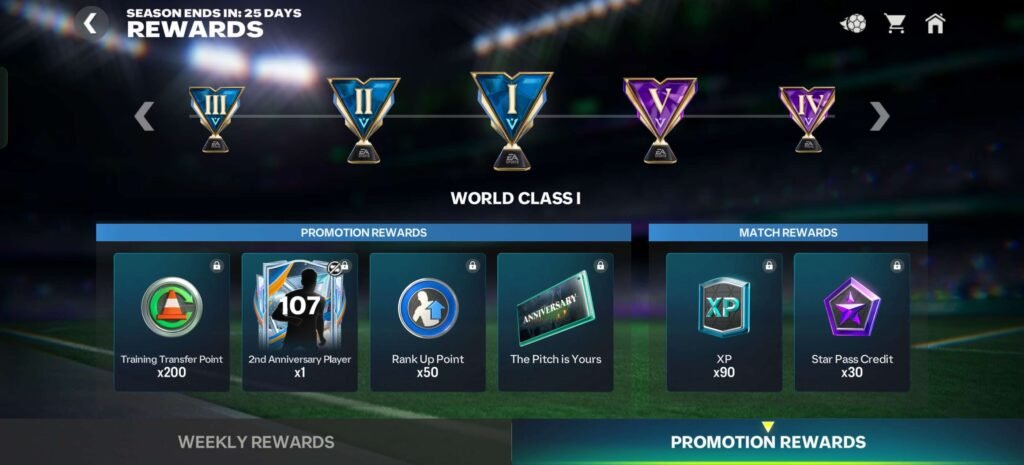View the Star Pass Credit reward
Viewport: 1024px width, 465px height.
pos(852,321)
